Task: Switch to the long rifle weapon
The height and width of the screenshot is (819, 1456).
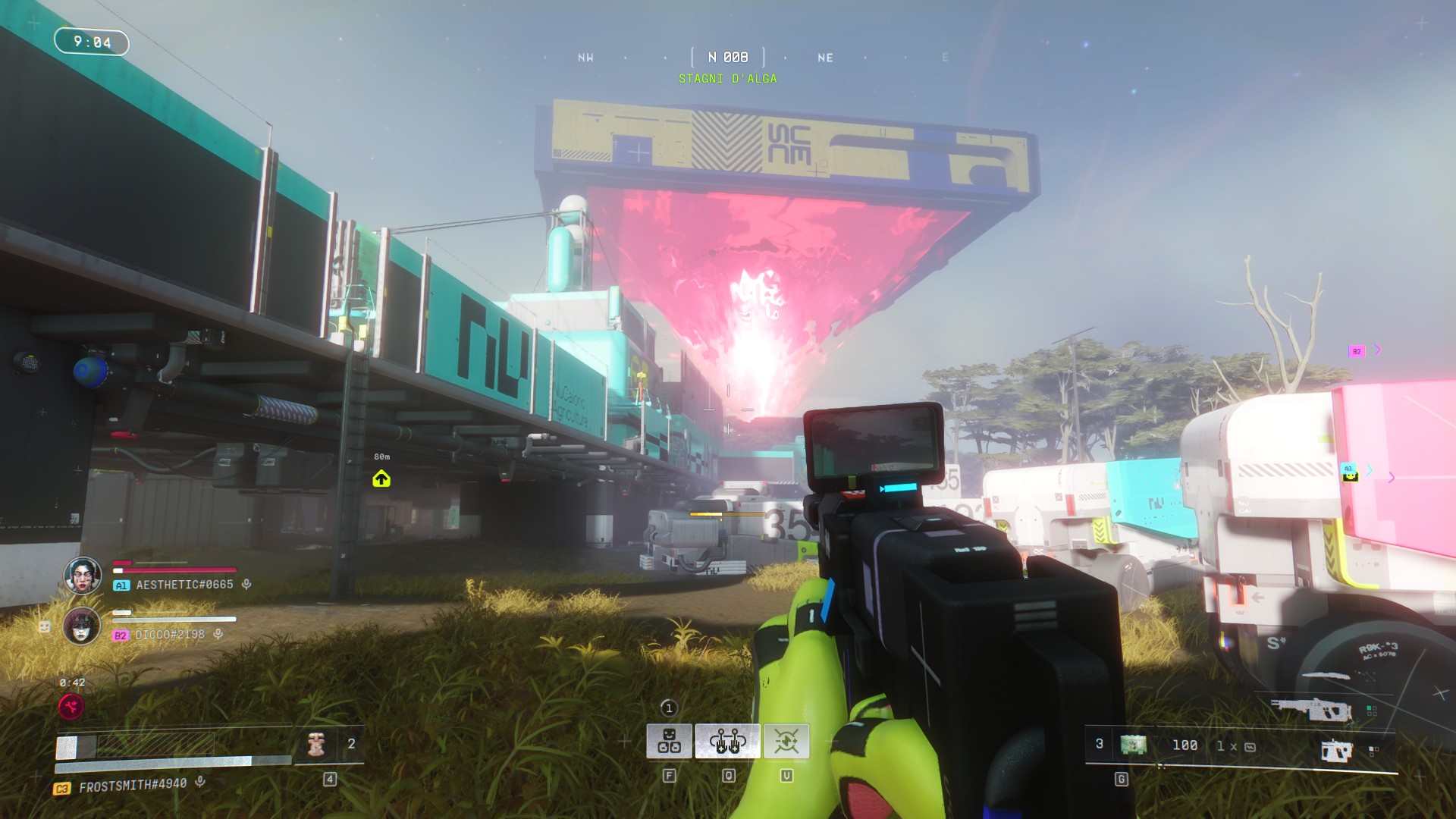Action: tap(1311, 709)
